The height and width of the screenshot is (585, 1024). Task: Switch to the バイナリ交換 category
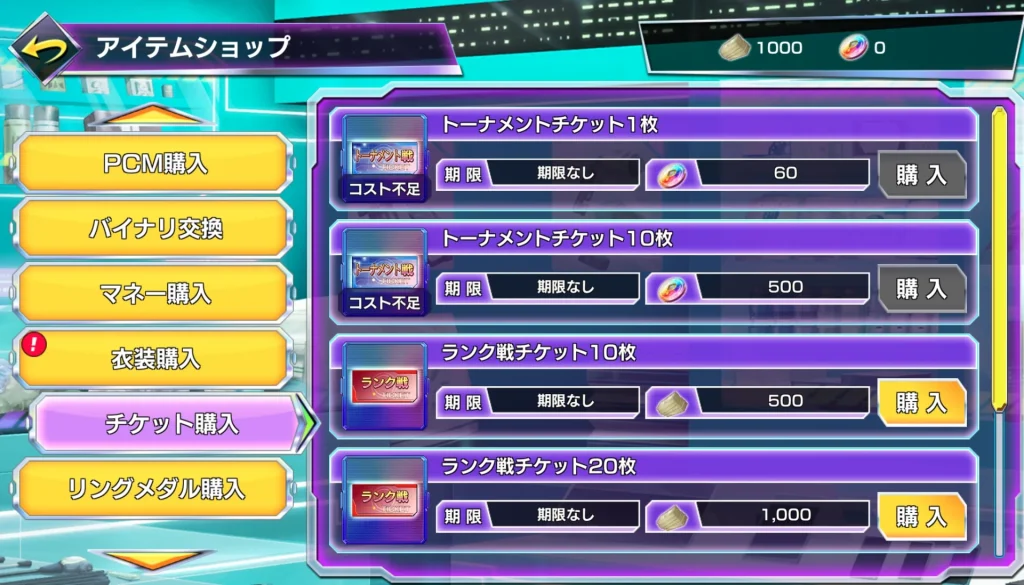(155, 228)
